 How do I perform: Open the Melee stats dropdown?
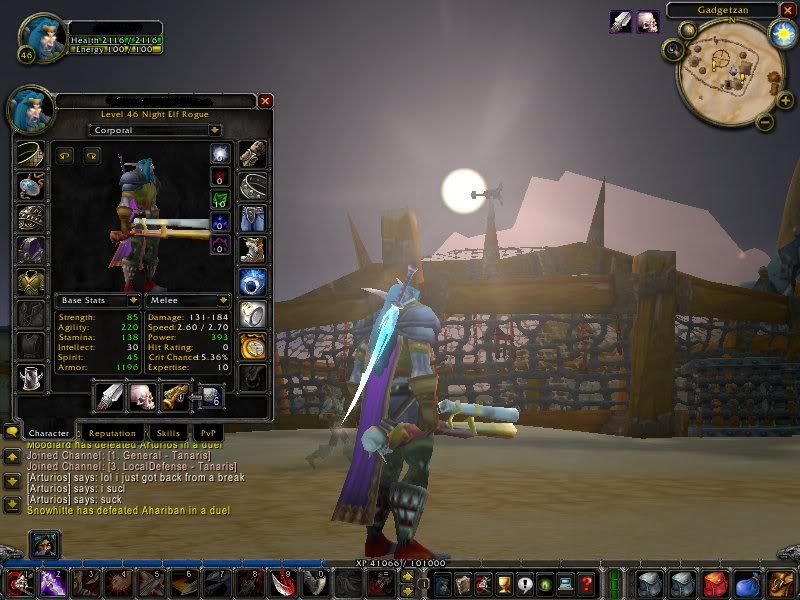223,300
